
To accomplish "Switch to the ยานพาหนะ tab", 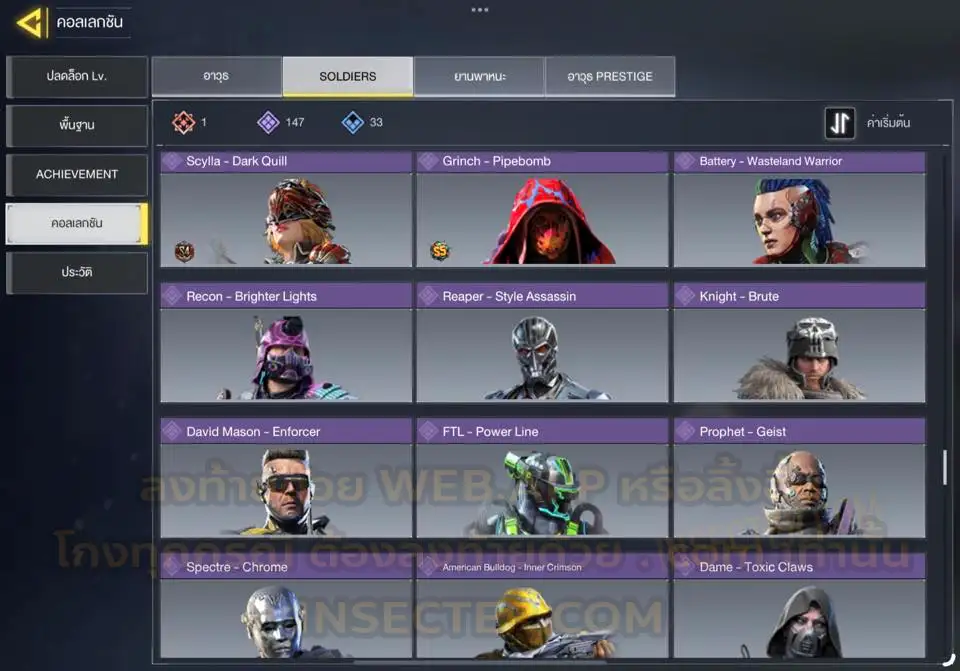I will click(479, 77).
